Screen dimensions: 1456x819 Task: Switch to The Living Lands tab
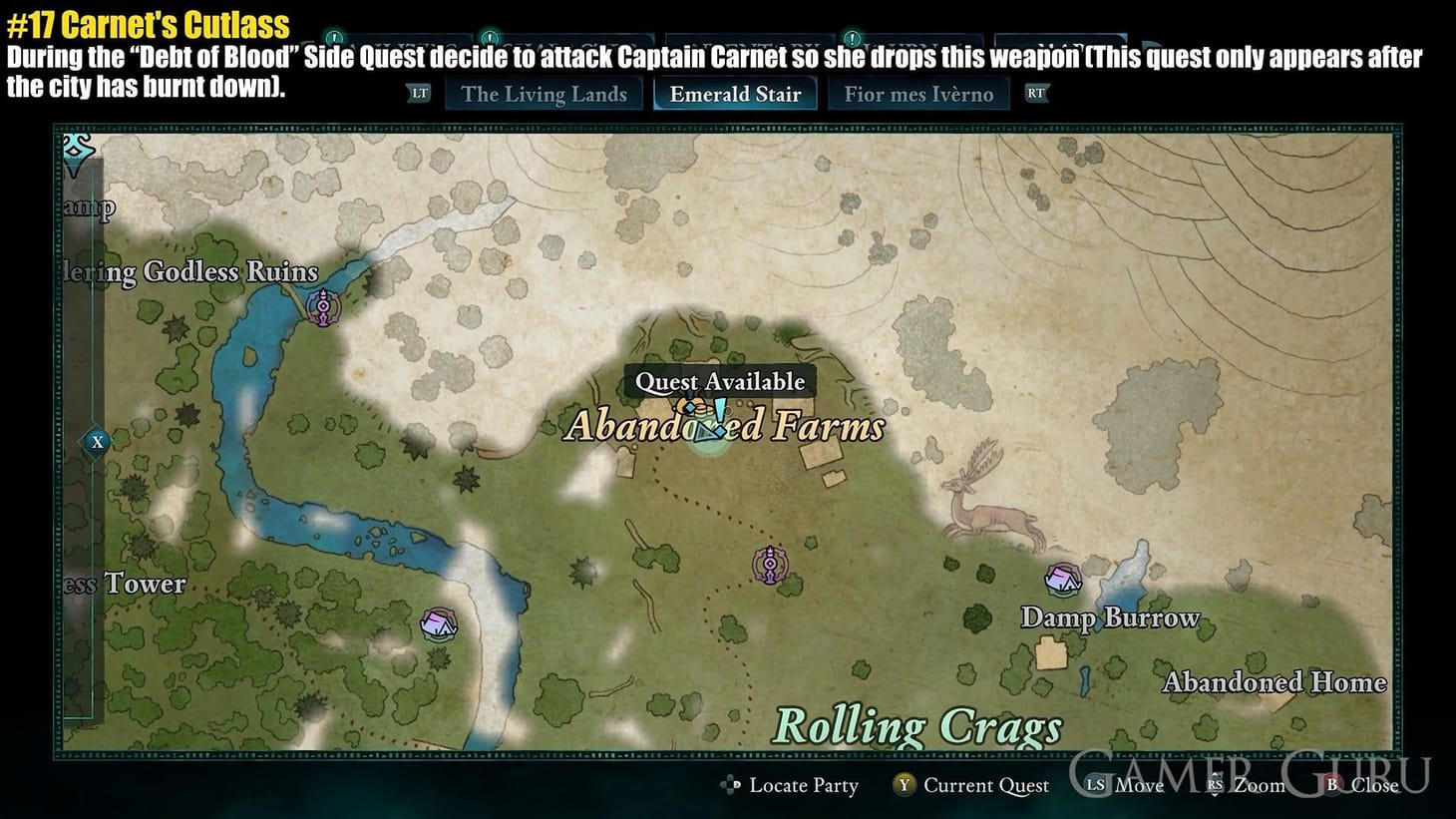tap(545, 93)
